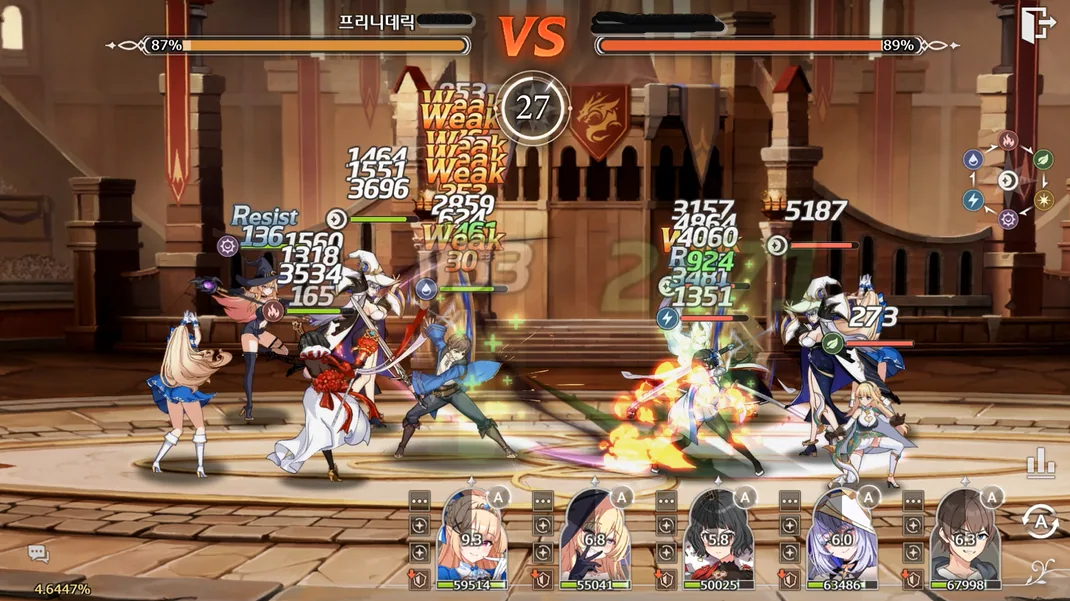The height and width of the screenshot is (601, 1070).
Task: Click the dragon crest emblem beside the turn counter
Action: pos(599,119)
